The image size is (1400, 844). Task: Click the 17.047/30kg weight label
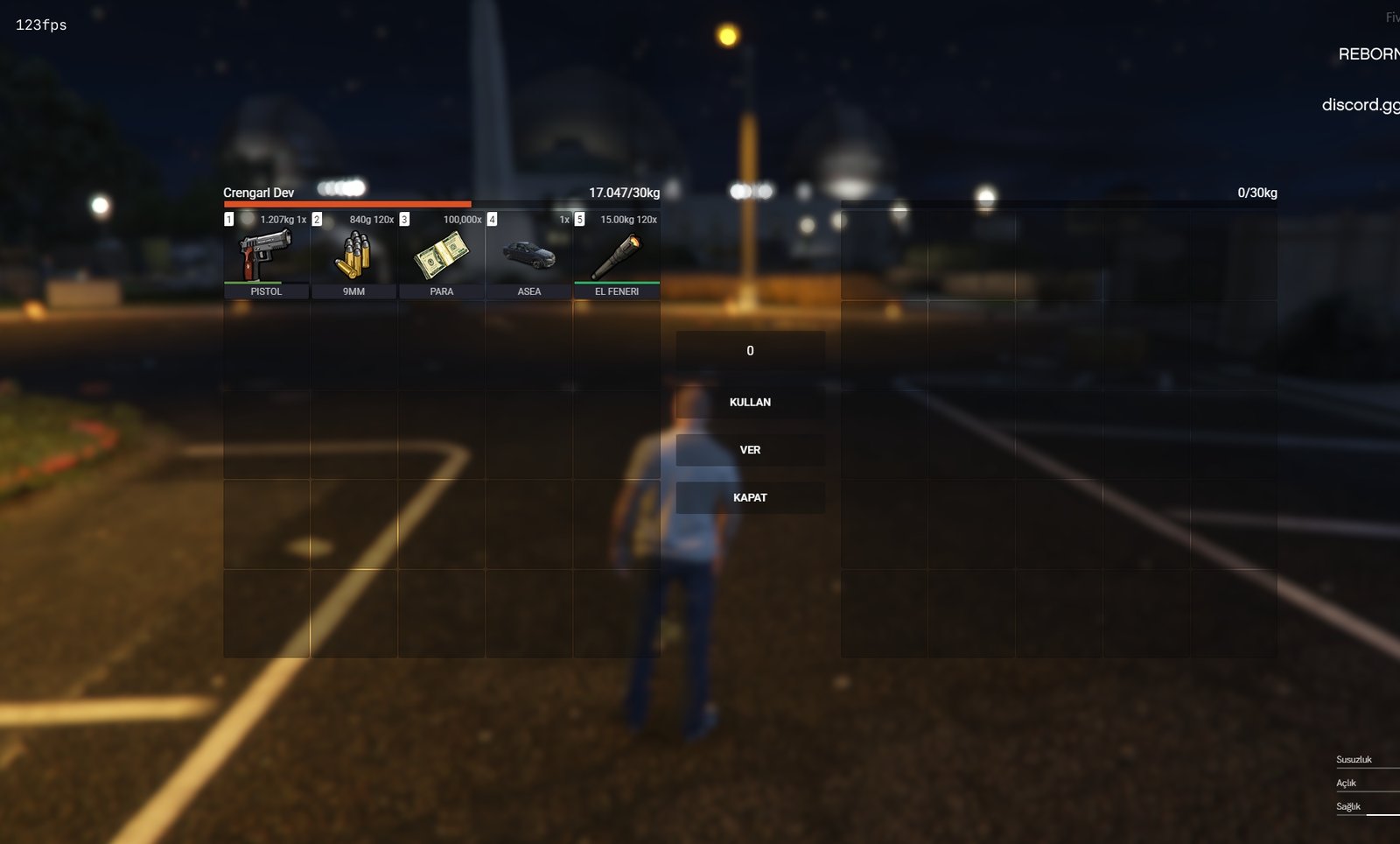coord(626,192)
